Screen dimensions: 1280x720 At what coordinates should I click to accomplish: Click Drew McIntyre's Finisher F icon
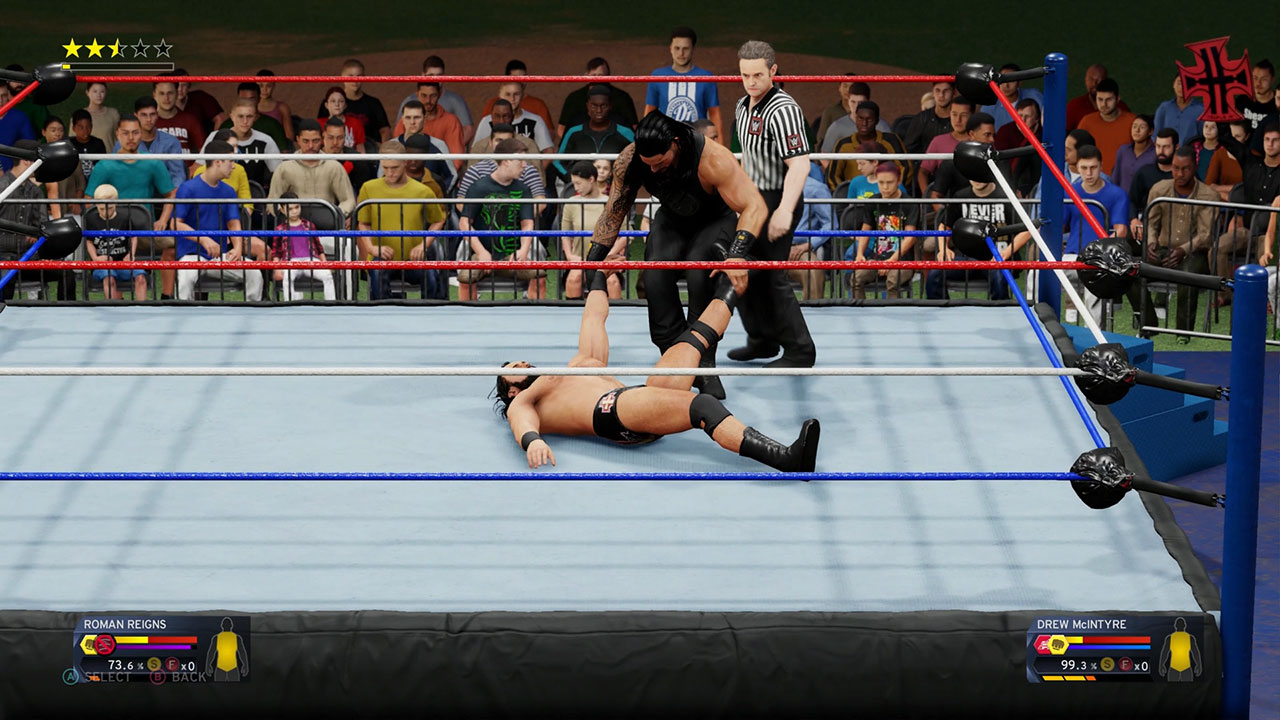1125,664
